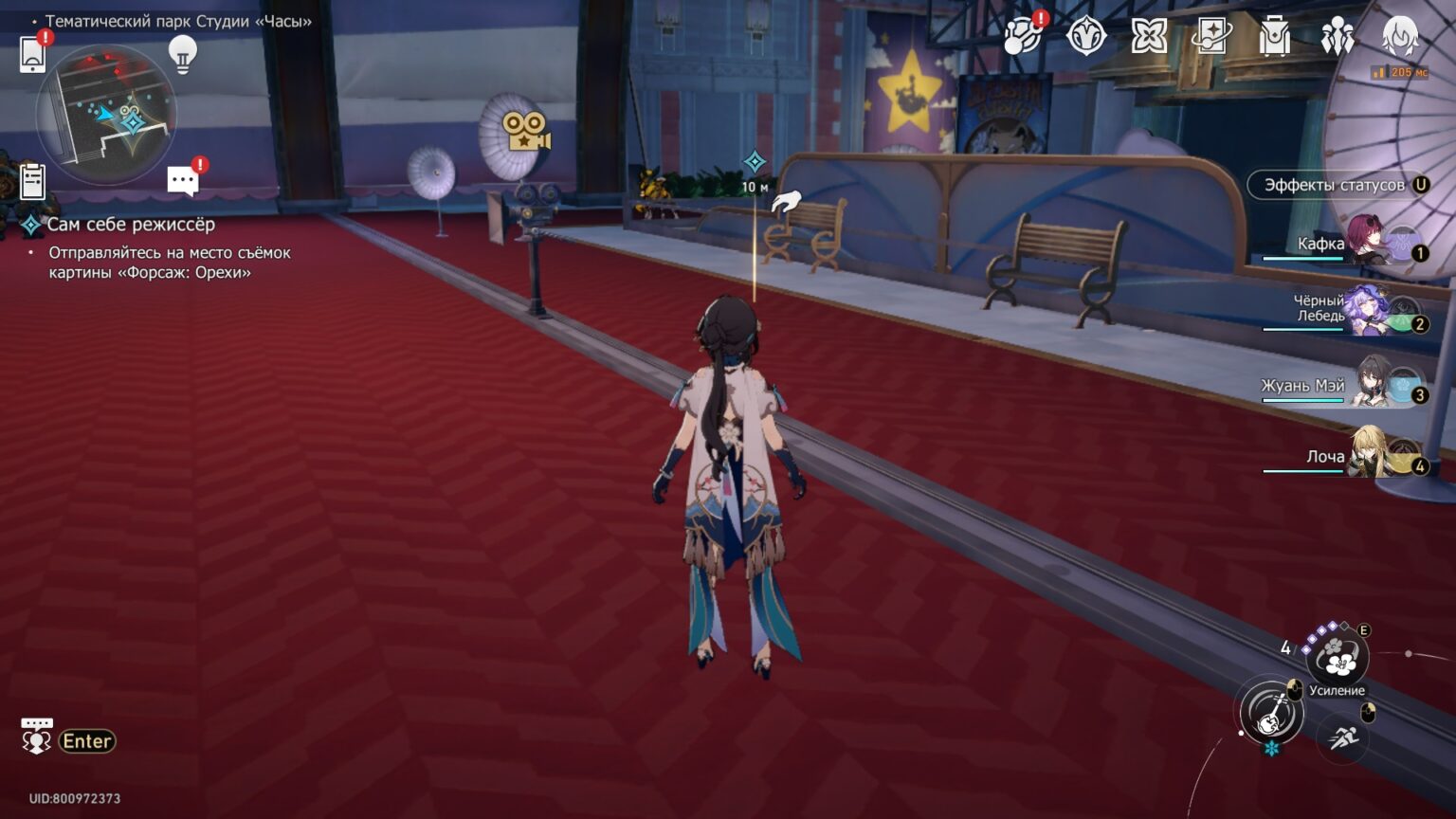Open the missions clipboard icon

[34, 180]
